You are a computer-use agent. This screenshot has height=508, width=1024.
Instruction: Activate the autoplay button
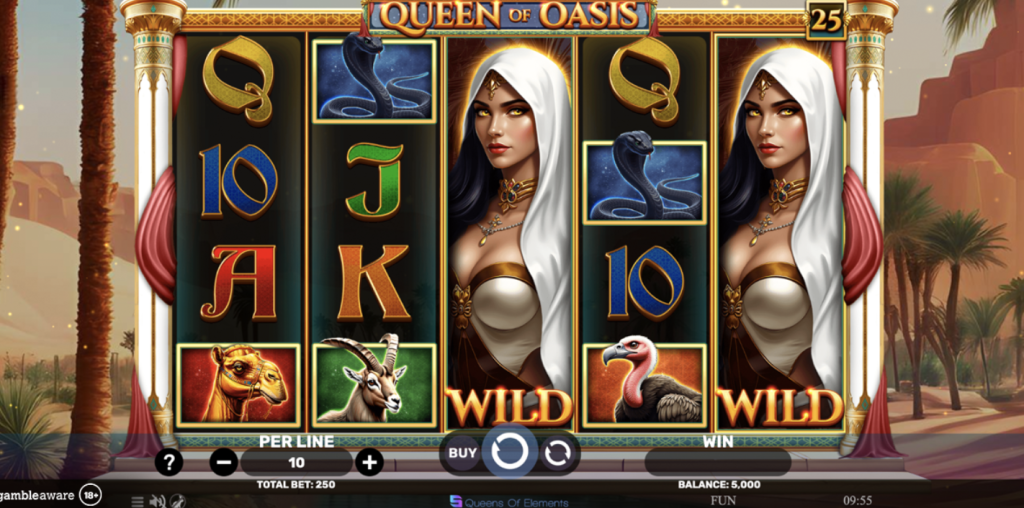pos(558,454)
